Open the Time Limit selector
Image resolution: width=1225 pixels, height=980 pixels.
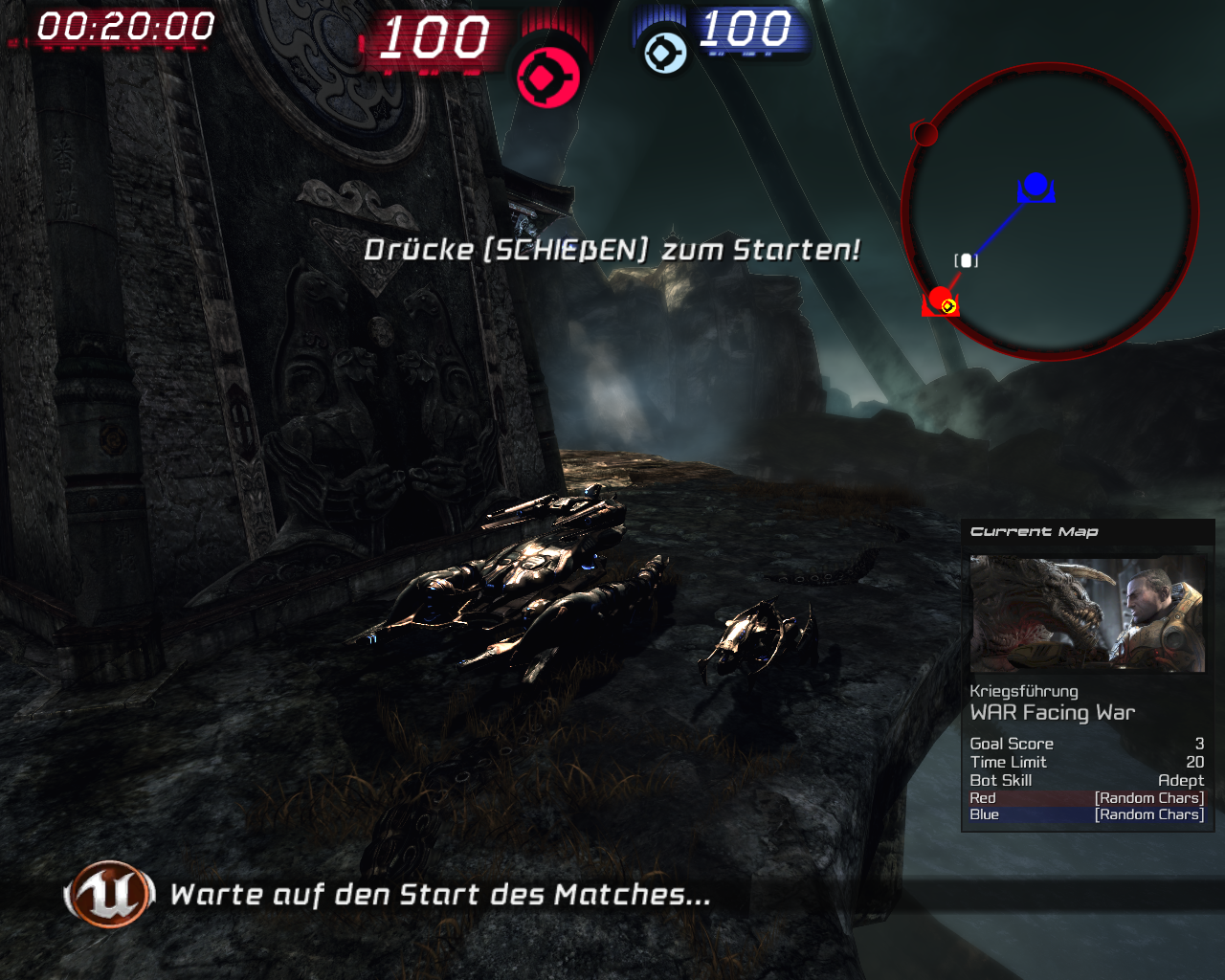pos(1009,762)
